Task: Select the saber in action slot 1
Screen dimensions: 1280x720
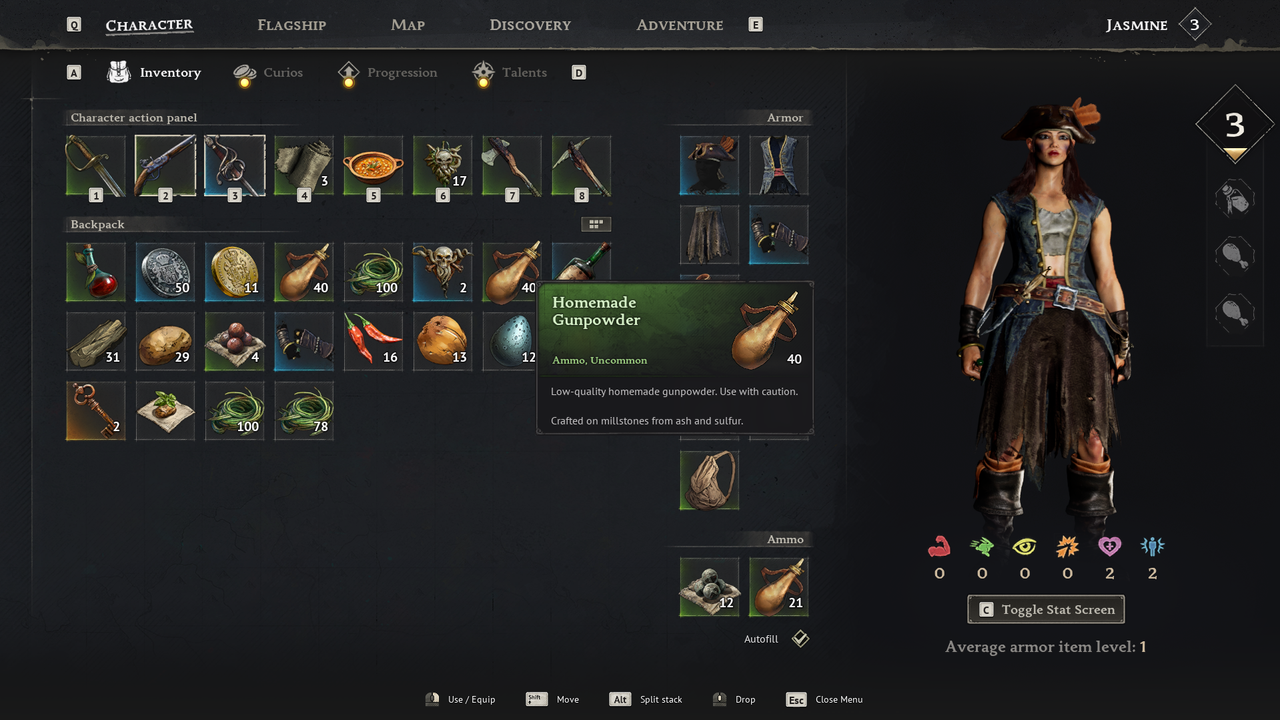Action: click(x=95, y=165)
